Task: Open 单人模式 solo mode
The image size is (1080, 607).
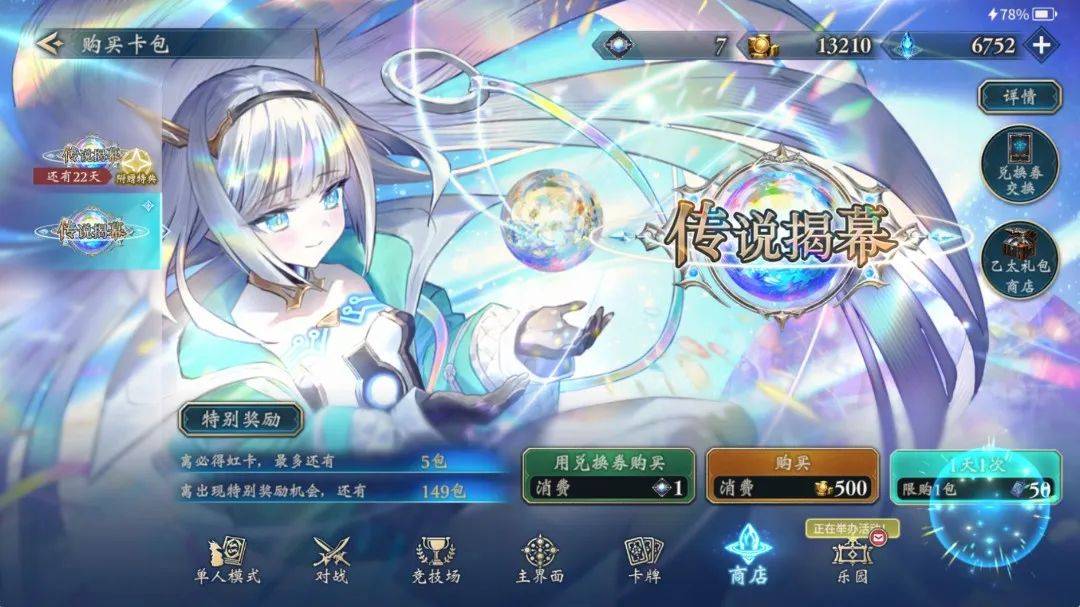Action: 227,559
